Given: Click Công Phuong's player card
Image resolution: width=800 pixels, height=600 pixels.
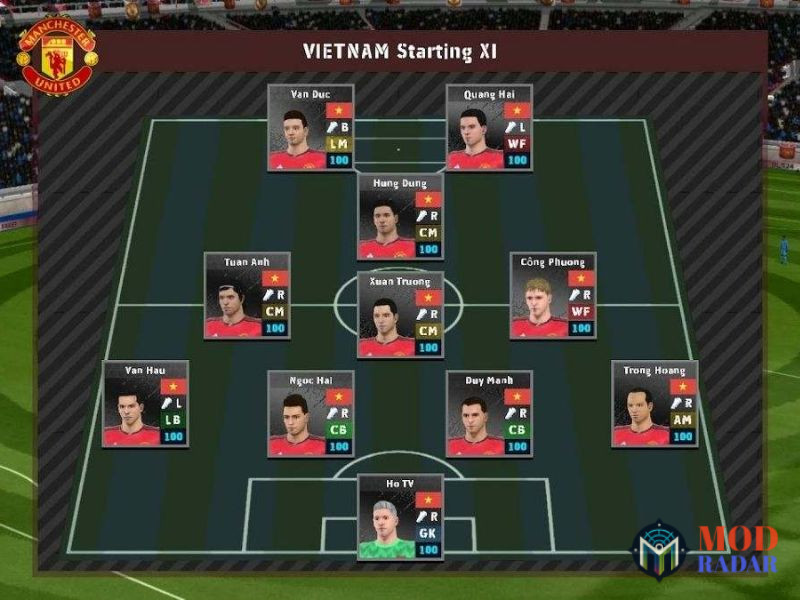Looking at the screenshot, I should (553, 295).
